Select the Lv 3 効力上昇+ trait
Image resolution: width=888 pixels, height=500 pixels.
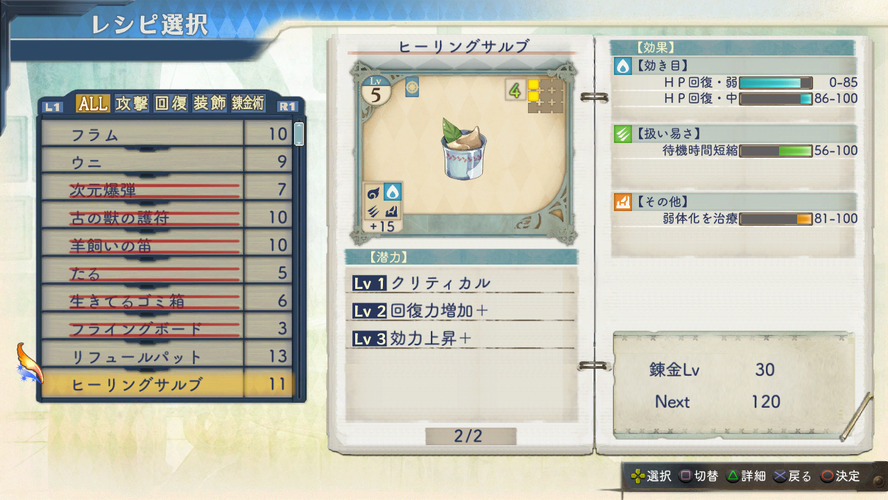460,339
